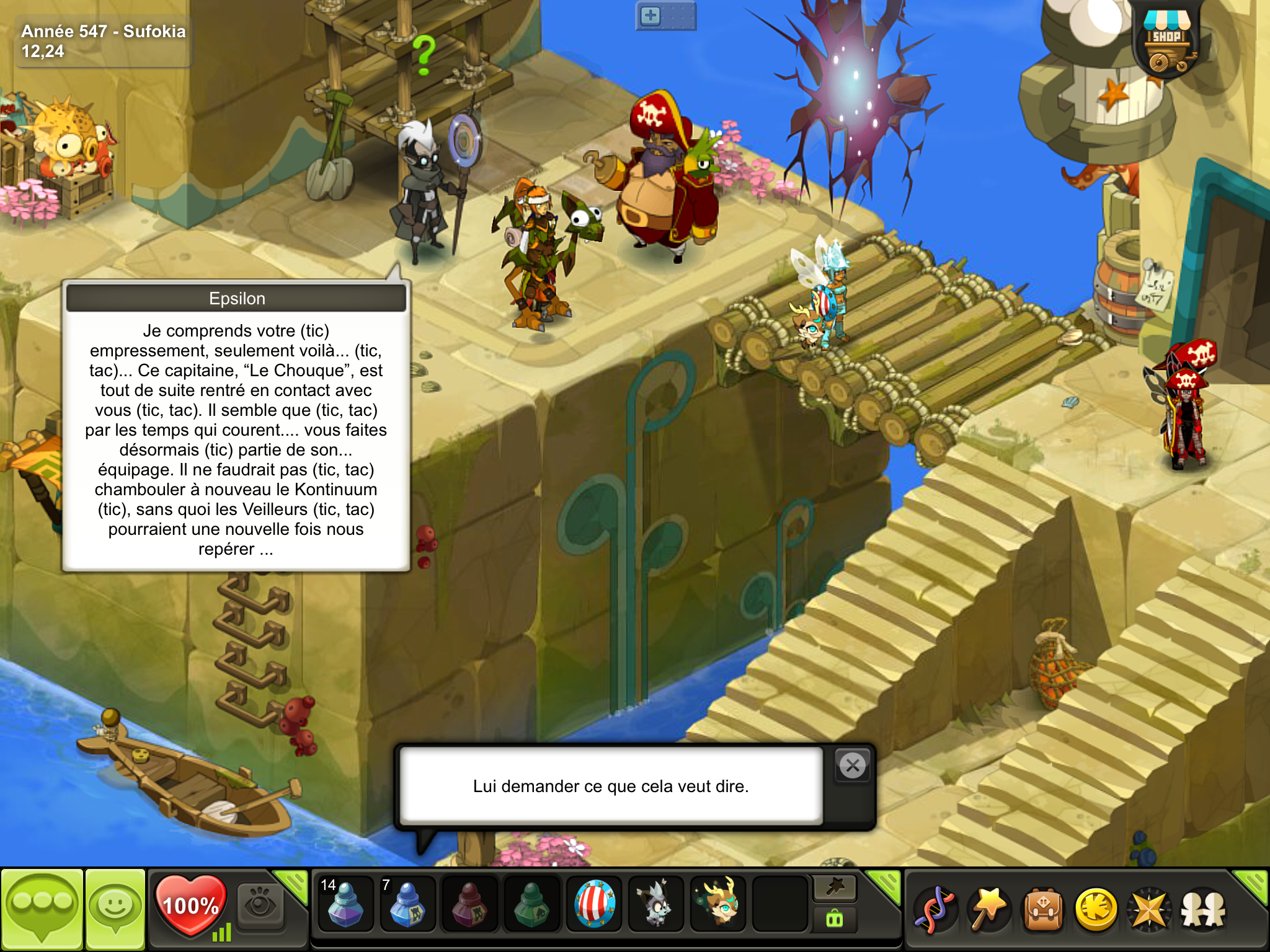Switch the shortcut bar to spells
Image resolution: width=1270 pixels, height=952 pixels.
click(835, 888)
